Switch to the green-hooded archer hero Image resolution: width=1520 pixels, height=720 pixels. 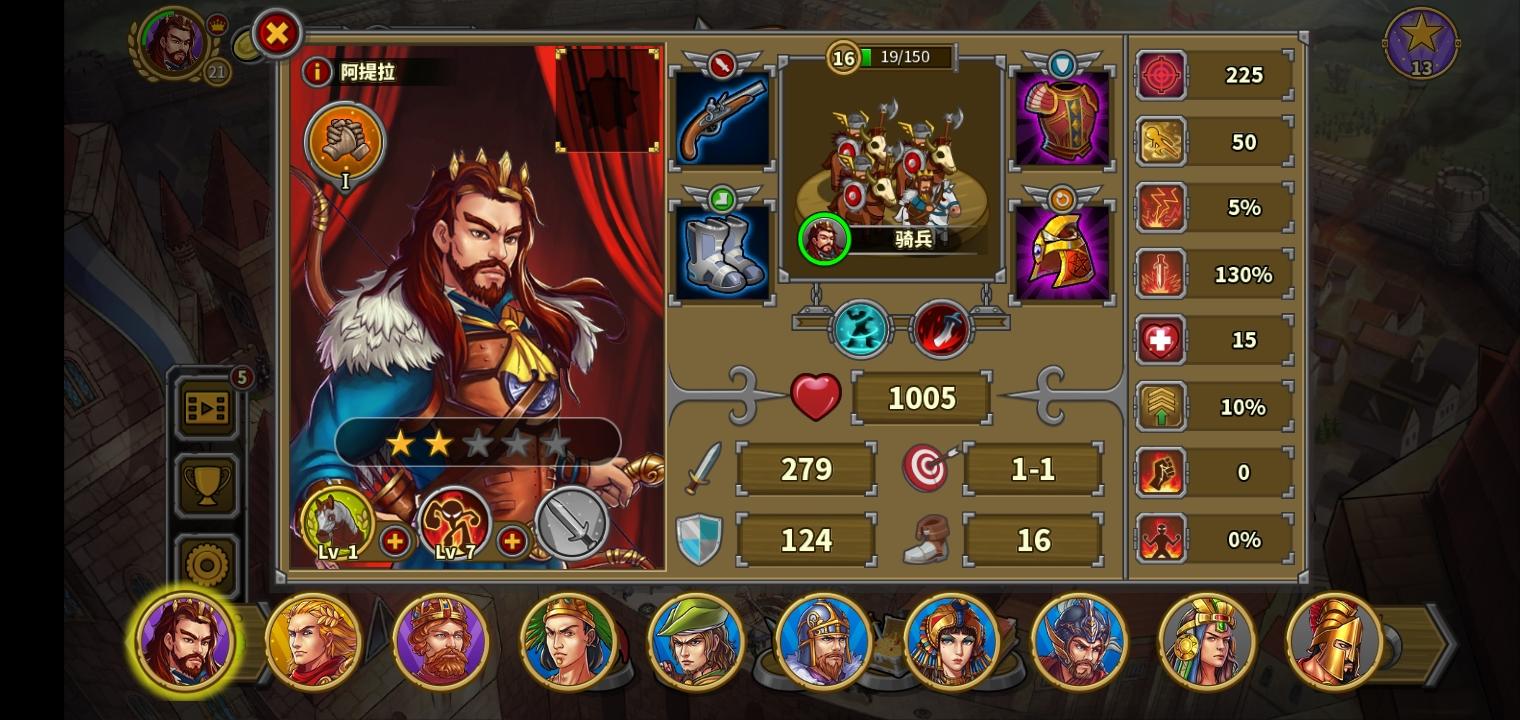click(697, 641)
